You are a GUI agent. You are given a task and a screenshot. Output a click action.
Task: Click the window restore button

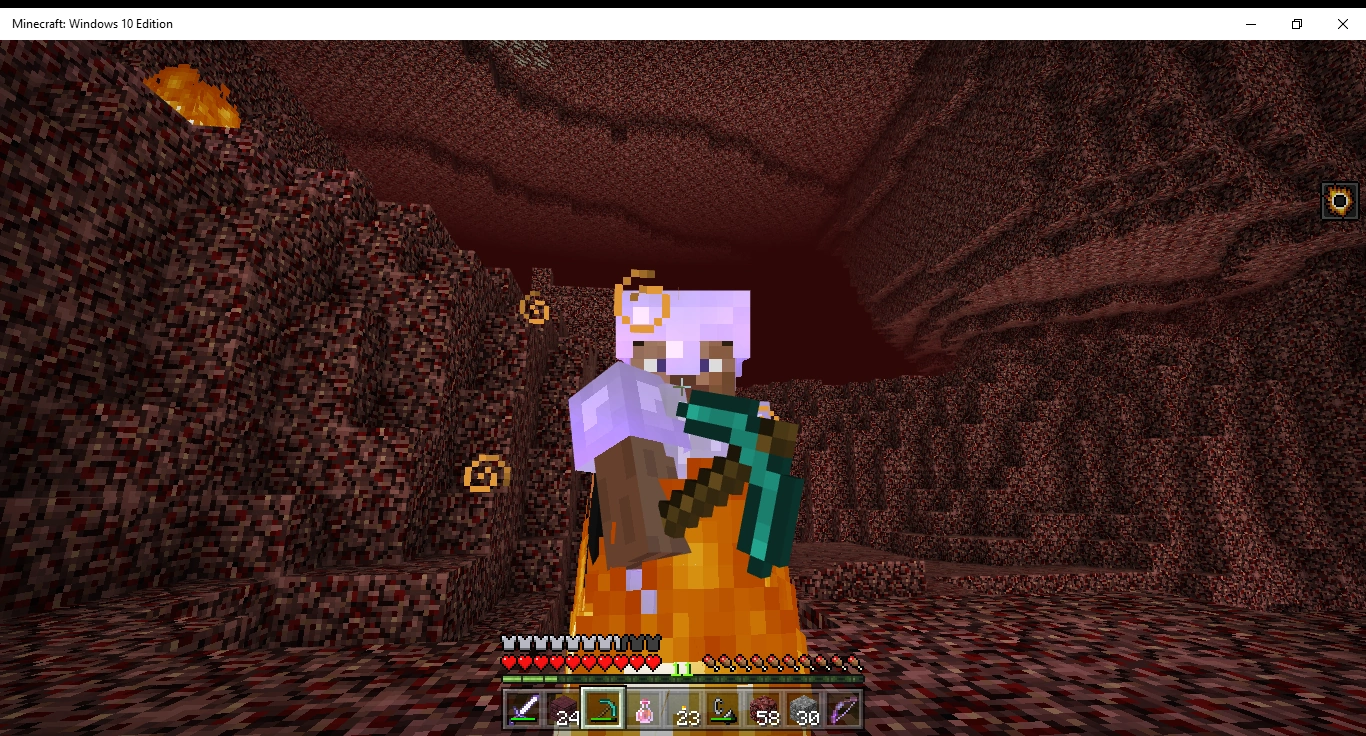pos(1296,23)
